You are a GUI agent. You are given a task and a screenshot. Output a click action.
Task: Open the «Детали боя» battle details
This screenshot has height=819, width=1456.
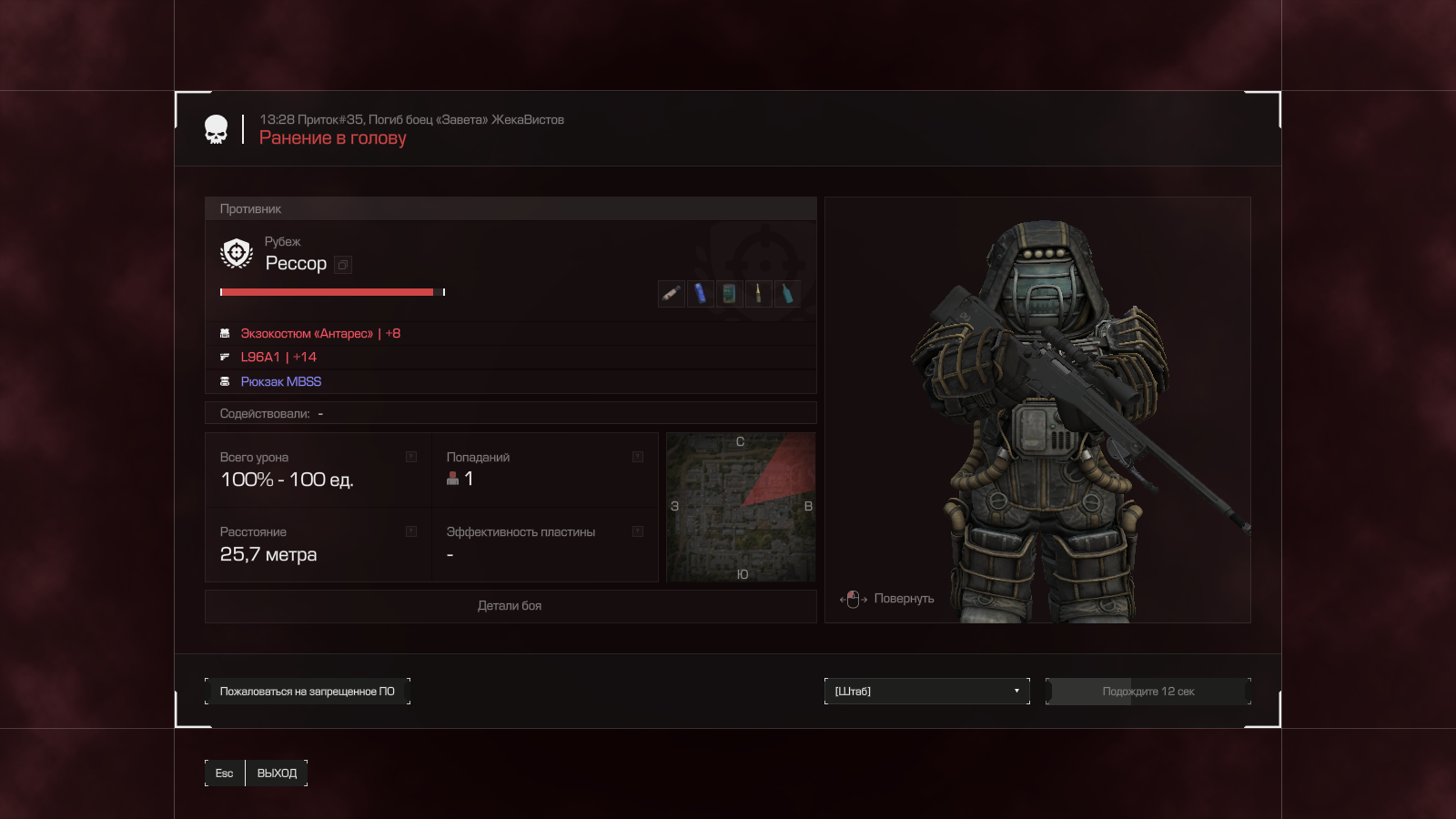510,606
